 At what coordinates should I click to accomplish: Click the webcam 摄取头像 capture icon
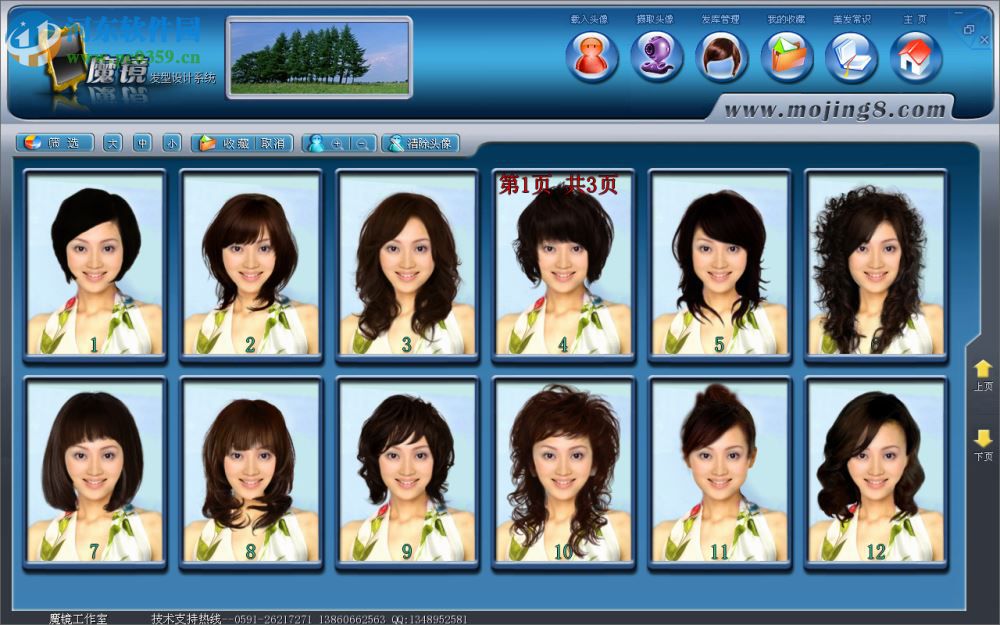click(656, 56)
